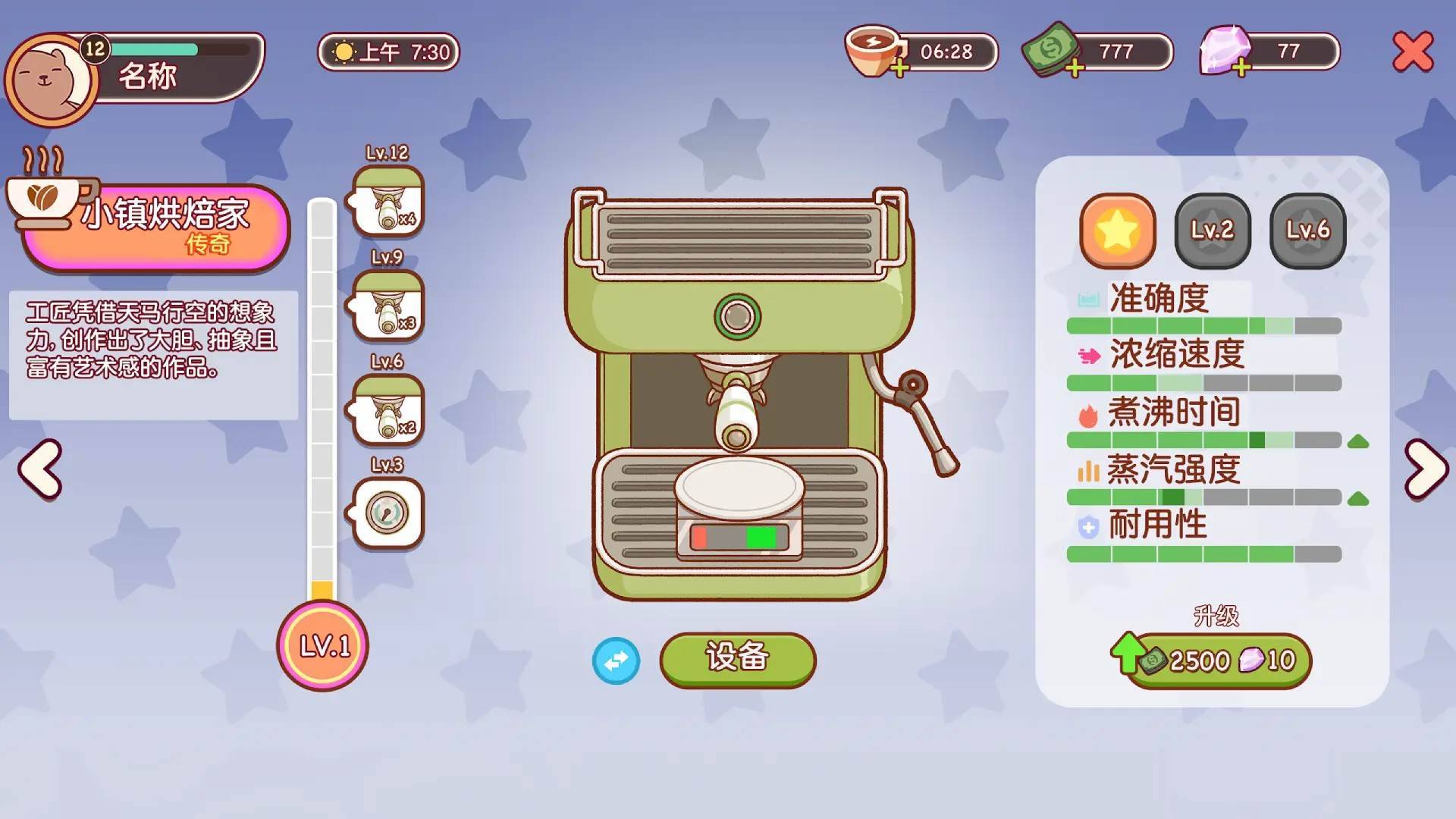Switch to the 设备 equipment tab
Viewport: 1456px width, 819px height.
(x=737, y=661)
